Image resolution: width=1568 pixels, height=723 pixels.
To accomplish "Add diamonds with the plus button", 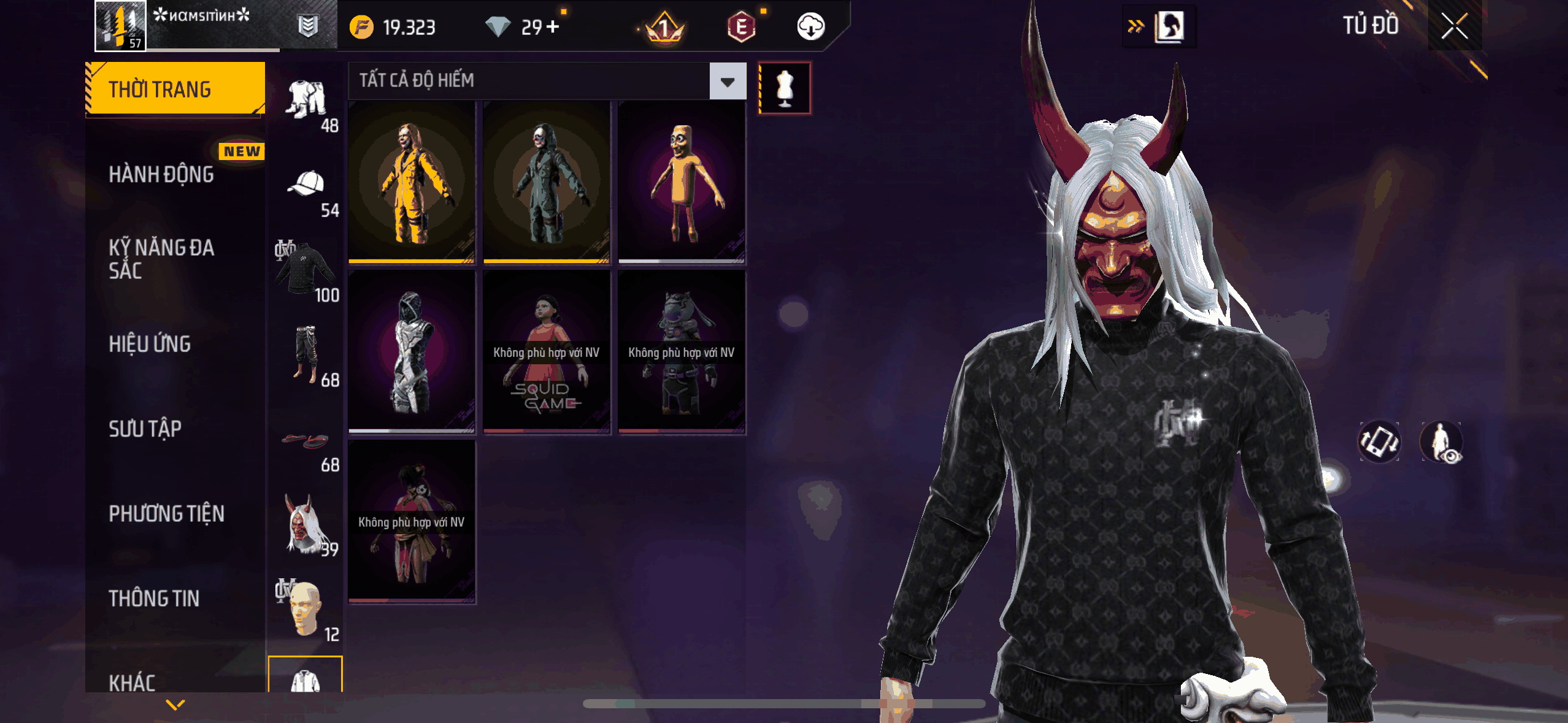I will point(553,27).
